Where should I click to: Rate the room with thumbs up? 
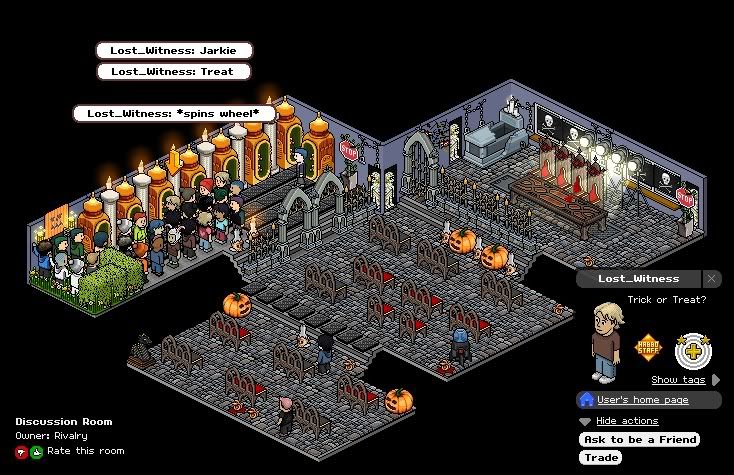click(37, 451)
